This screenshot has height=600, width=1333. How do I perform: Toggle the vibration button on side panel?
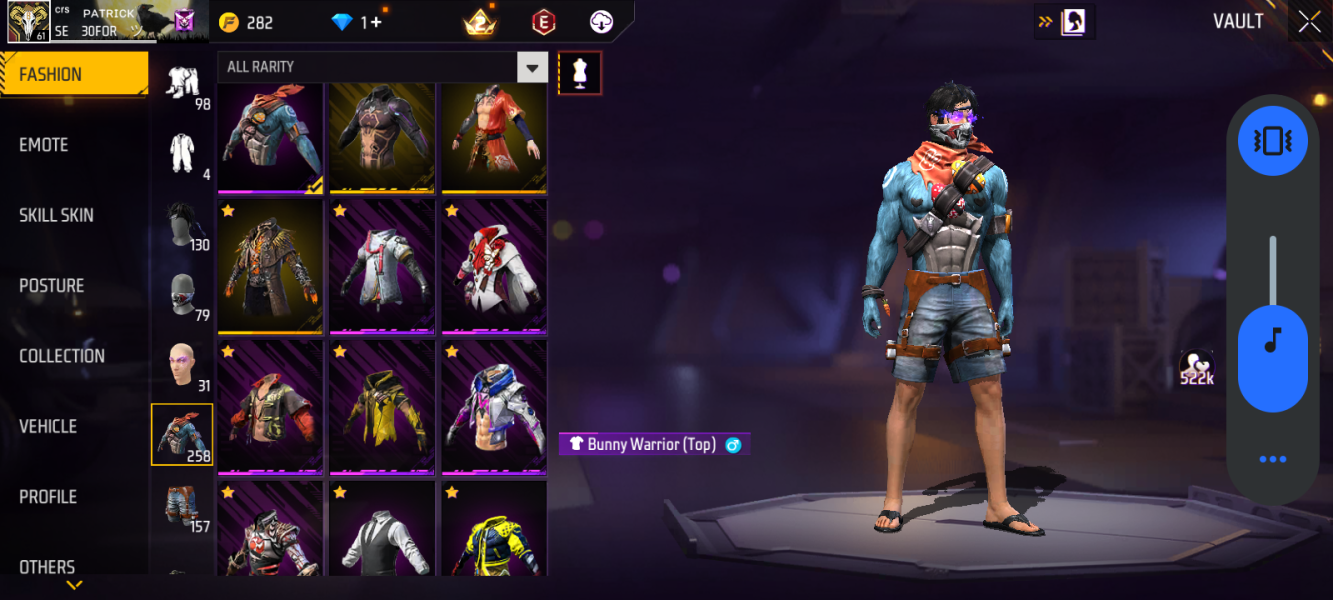[x=1272, y=141]
